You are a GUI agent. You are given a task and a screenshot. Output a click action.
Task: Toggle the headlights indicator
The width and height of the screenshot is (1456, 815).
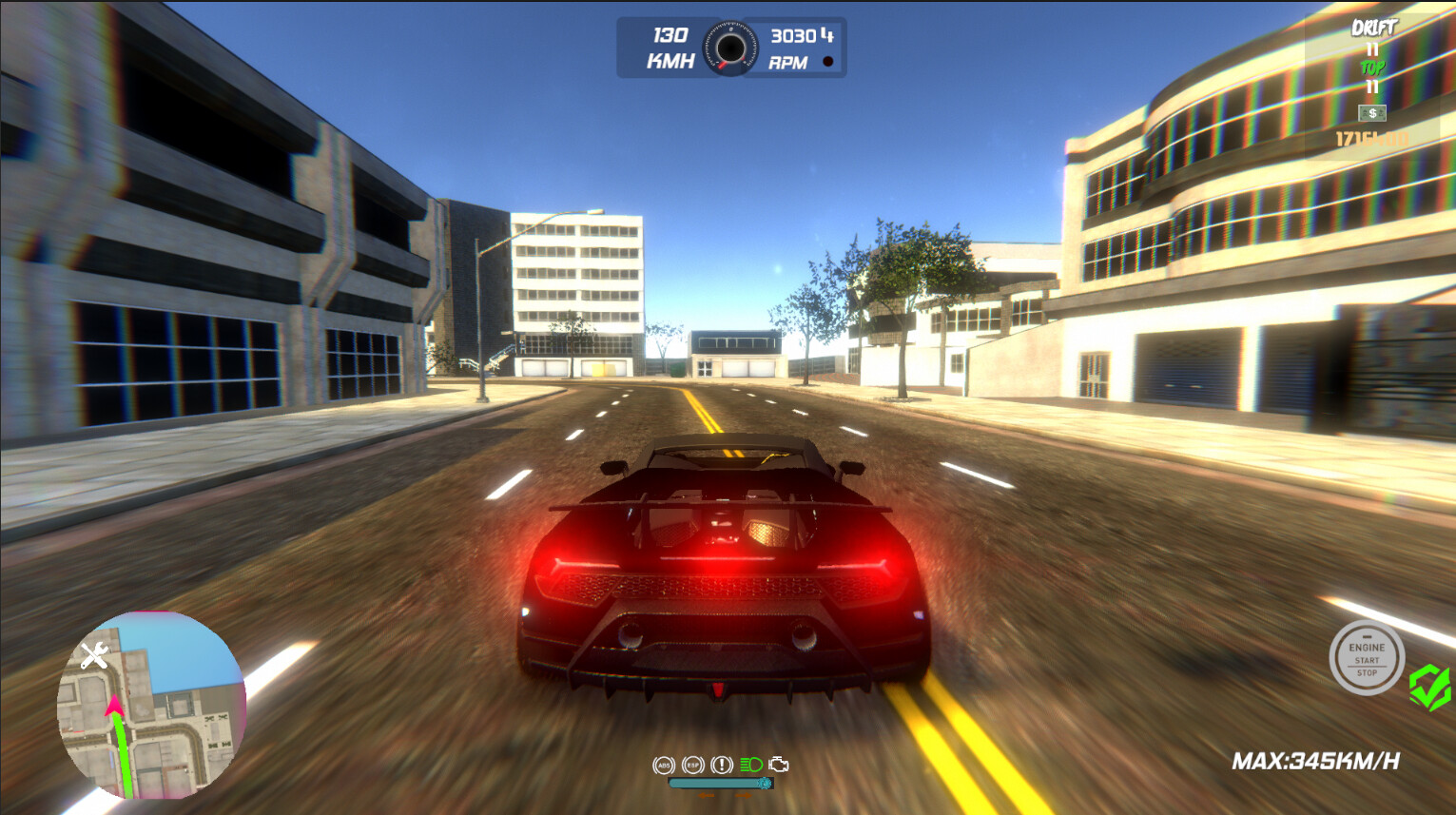pos(750,764)
